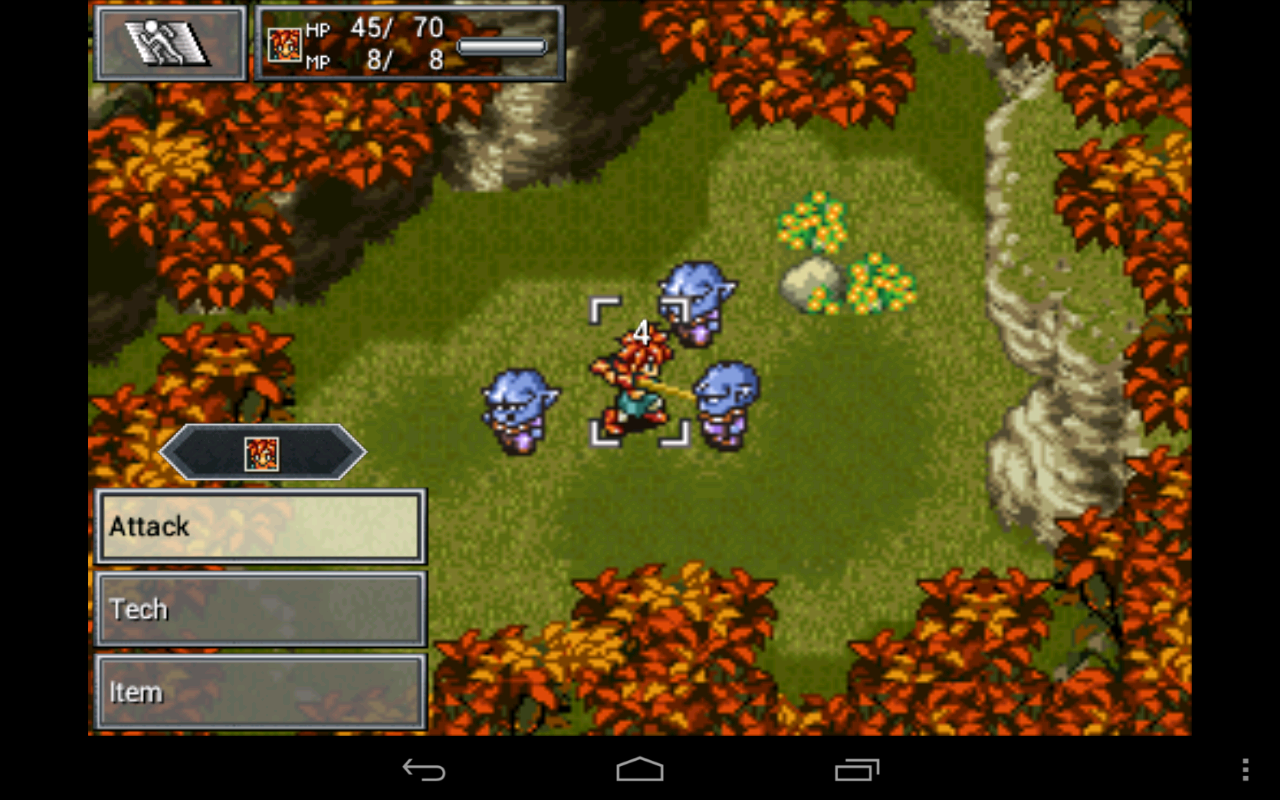The image size is (1280, 800).
Task: Open the Tech command menu
Action: pyautogui.click(x=260, y=609)
